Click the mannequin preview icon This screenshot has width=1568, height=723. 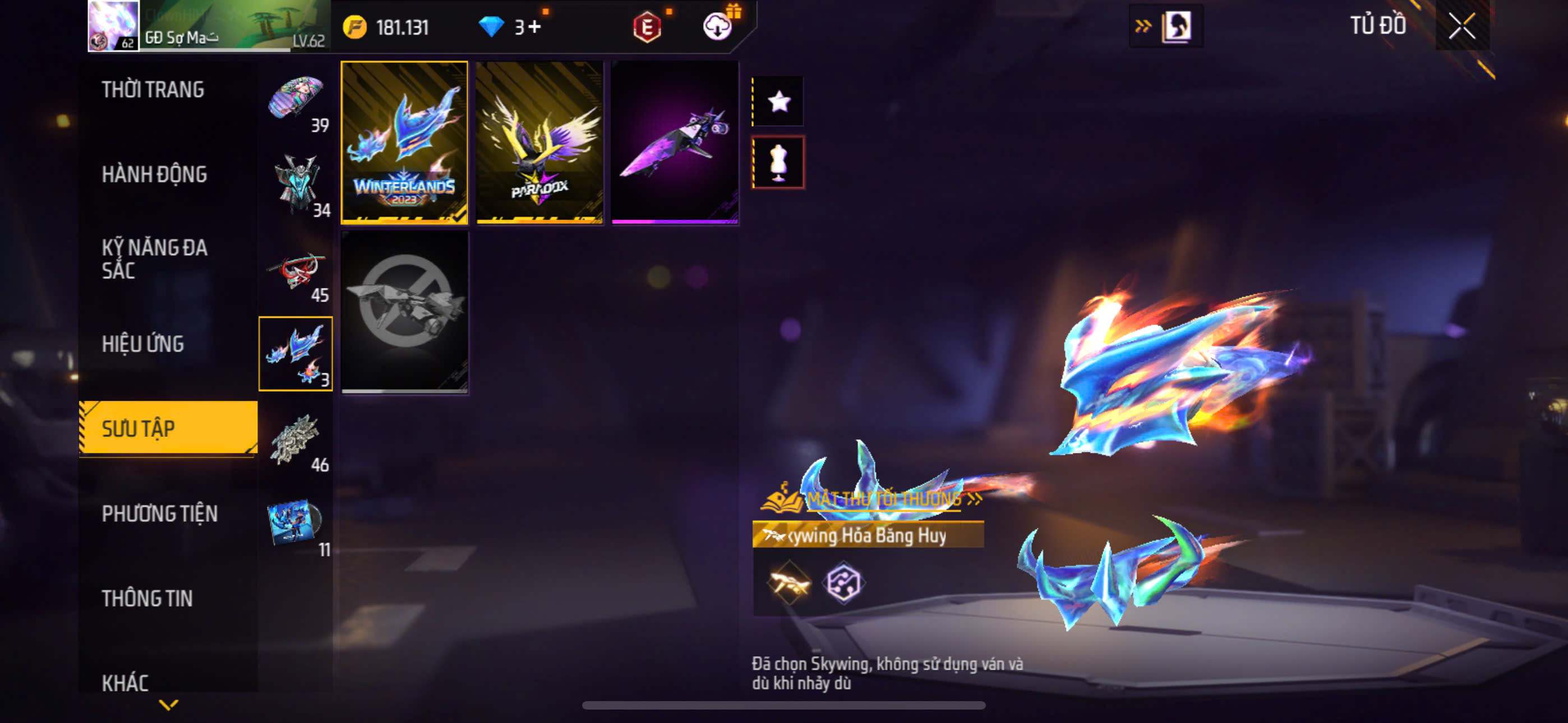[778, 163]
